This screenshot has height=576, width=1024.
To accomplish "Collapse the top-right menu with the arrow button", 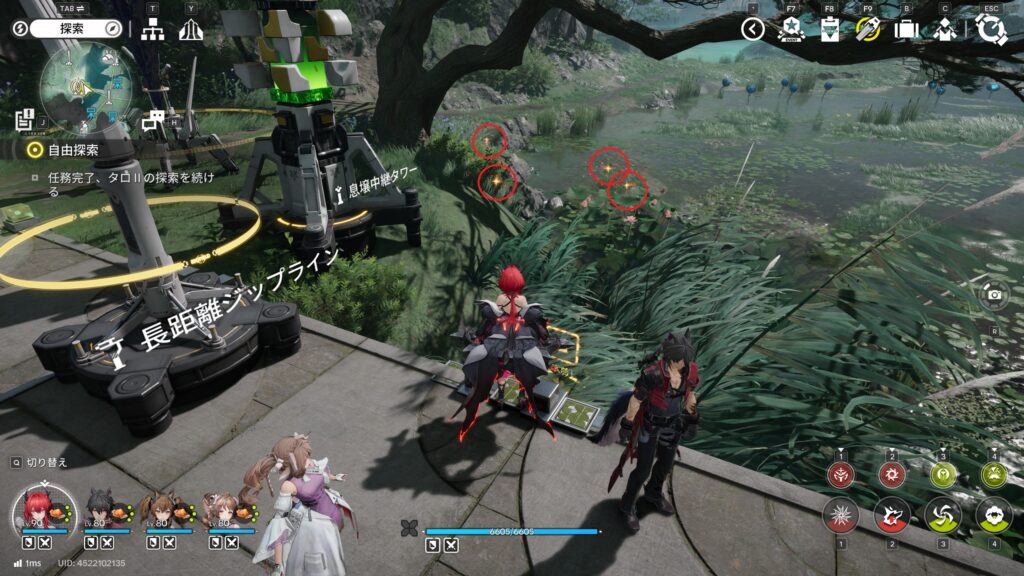I will point(753,29).
